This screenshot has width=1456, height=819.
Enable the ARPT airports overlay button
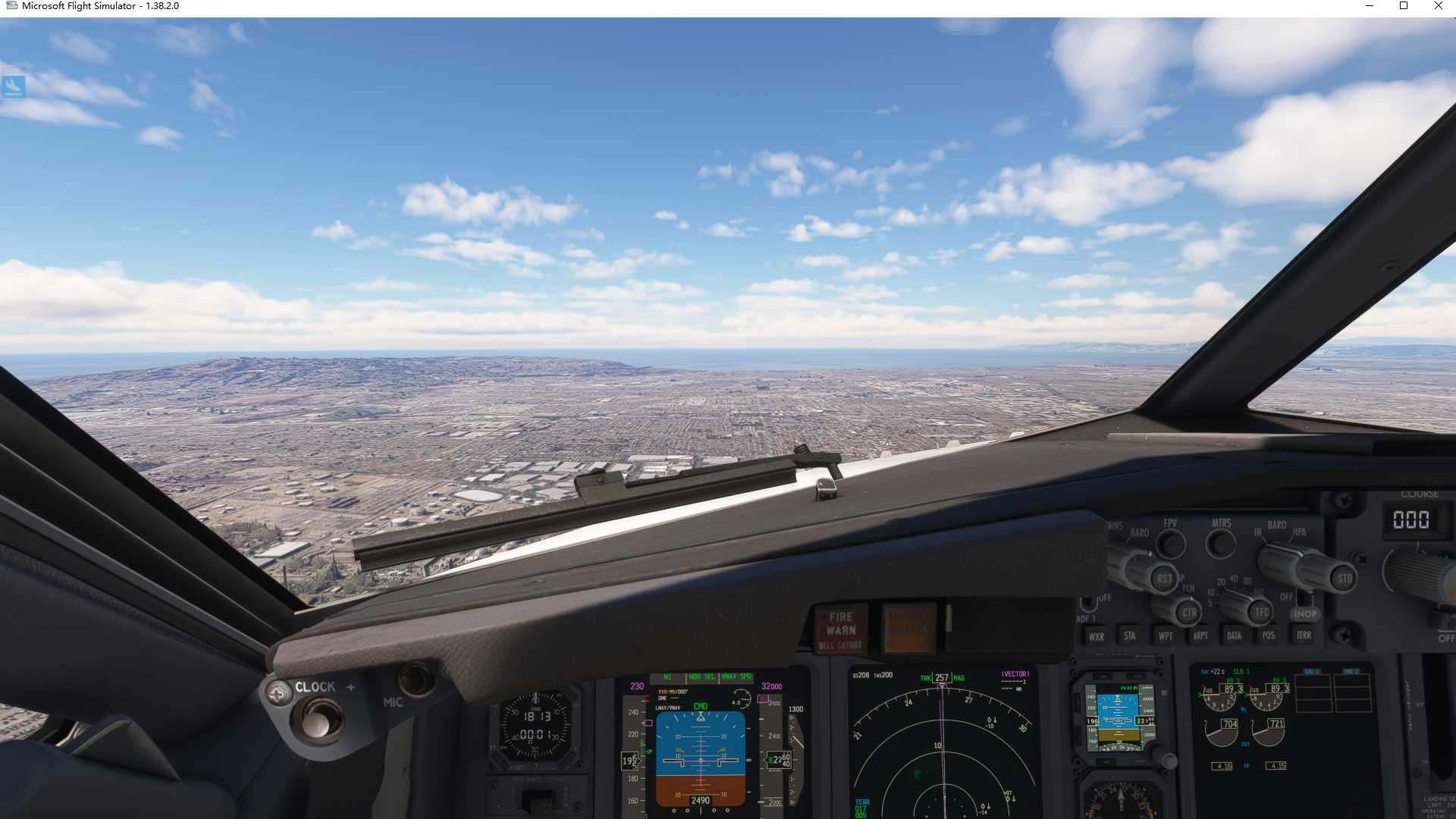pos(1200,635)
